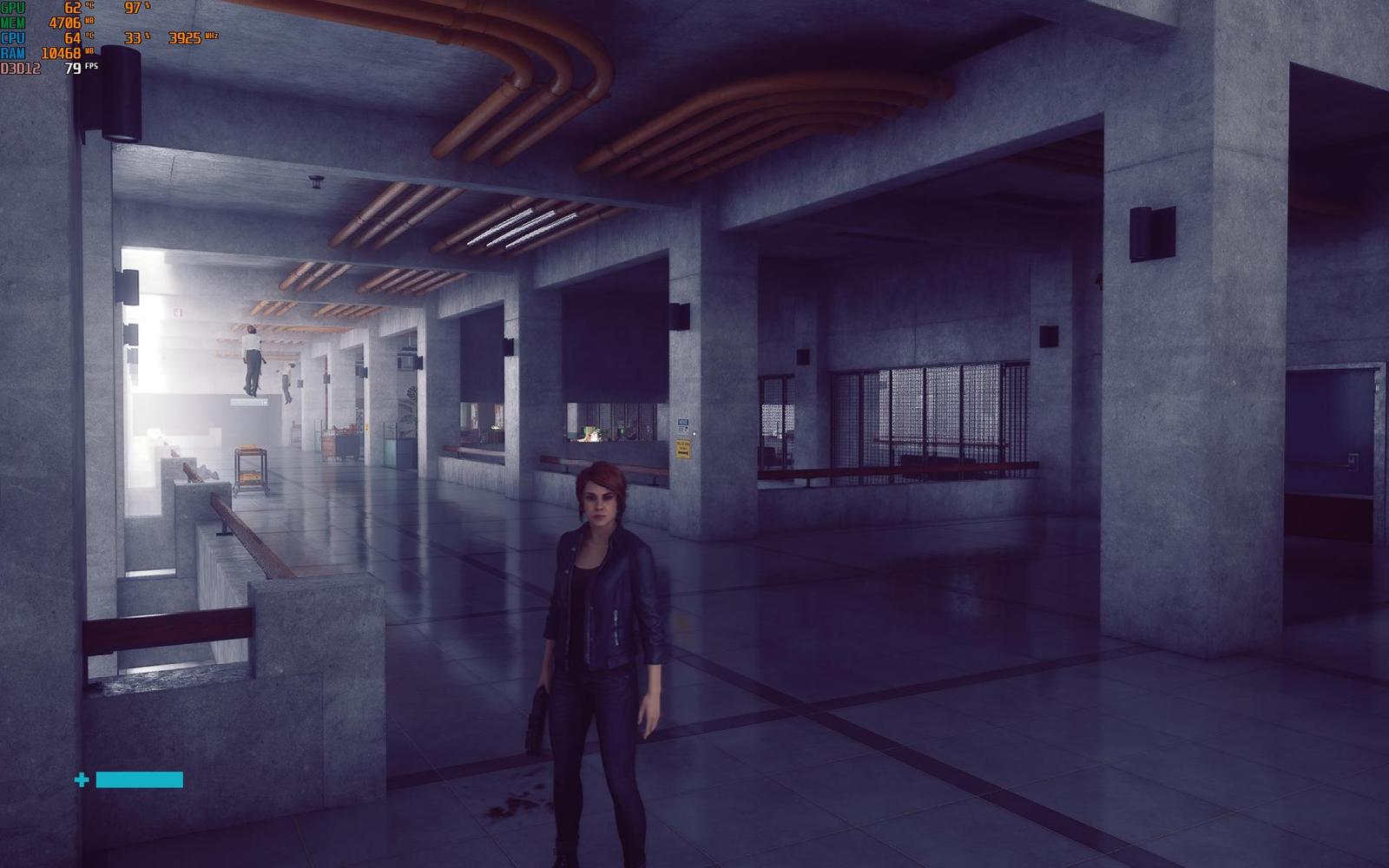Click the 10468 MB RAM usage value
The image size is (1389, 868).
tap(61, 52)
